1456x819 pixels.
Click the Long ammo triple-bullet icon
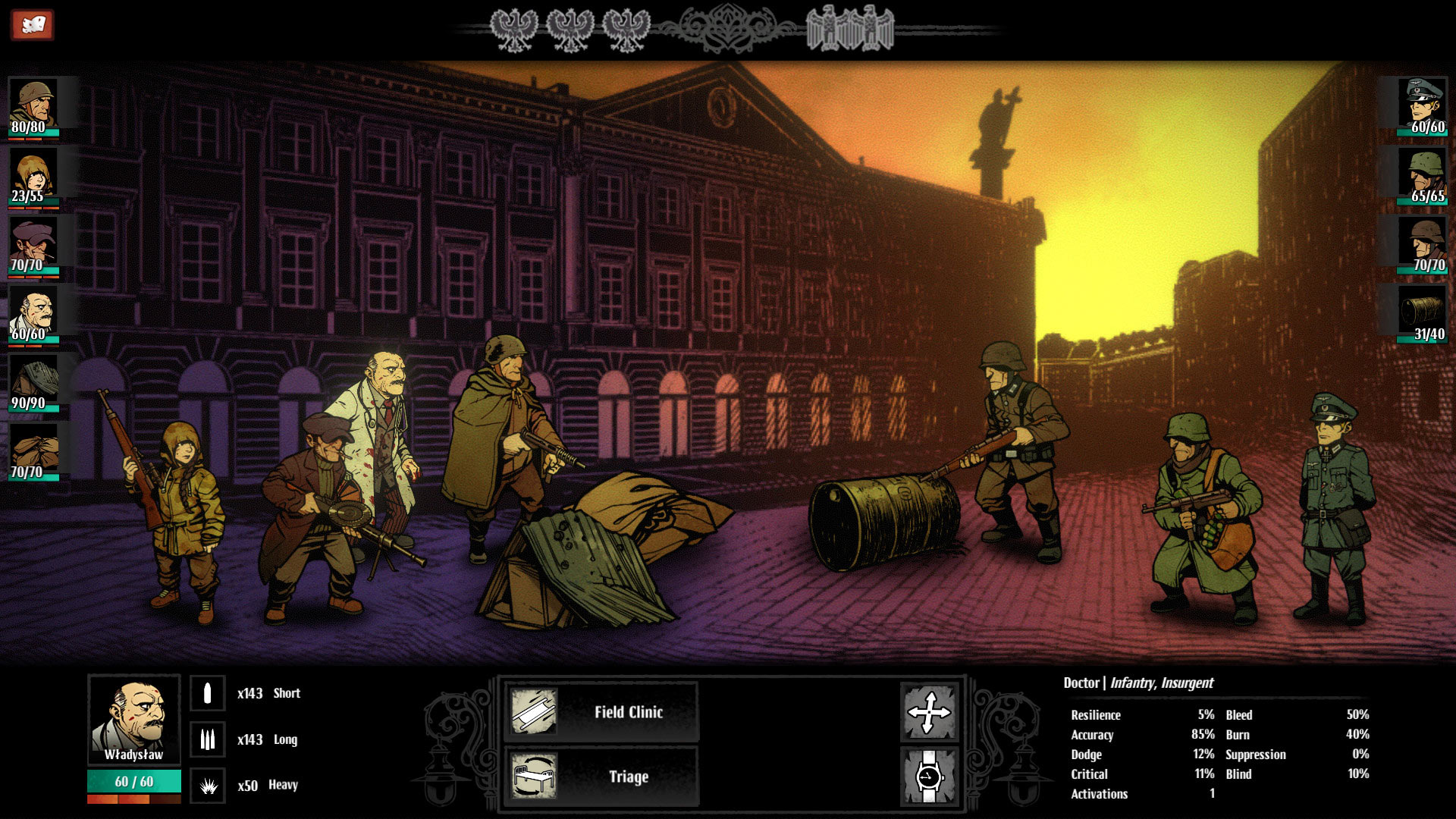[x=207, y=739]
